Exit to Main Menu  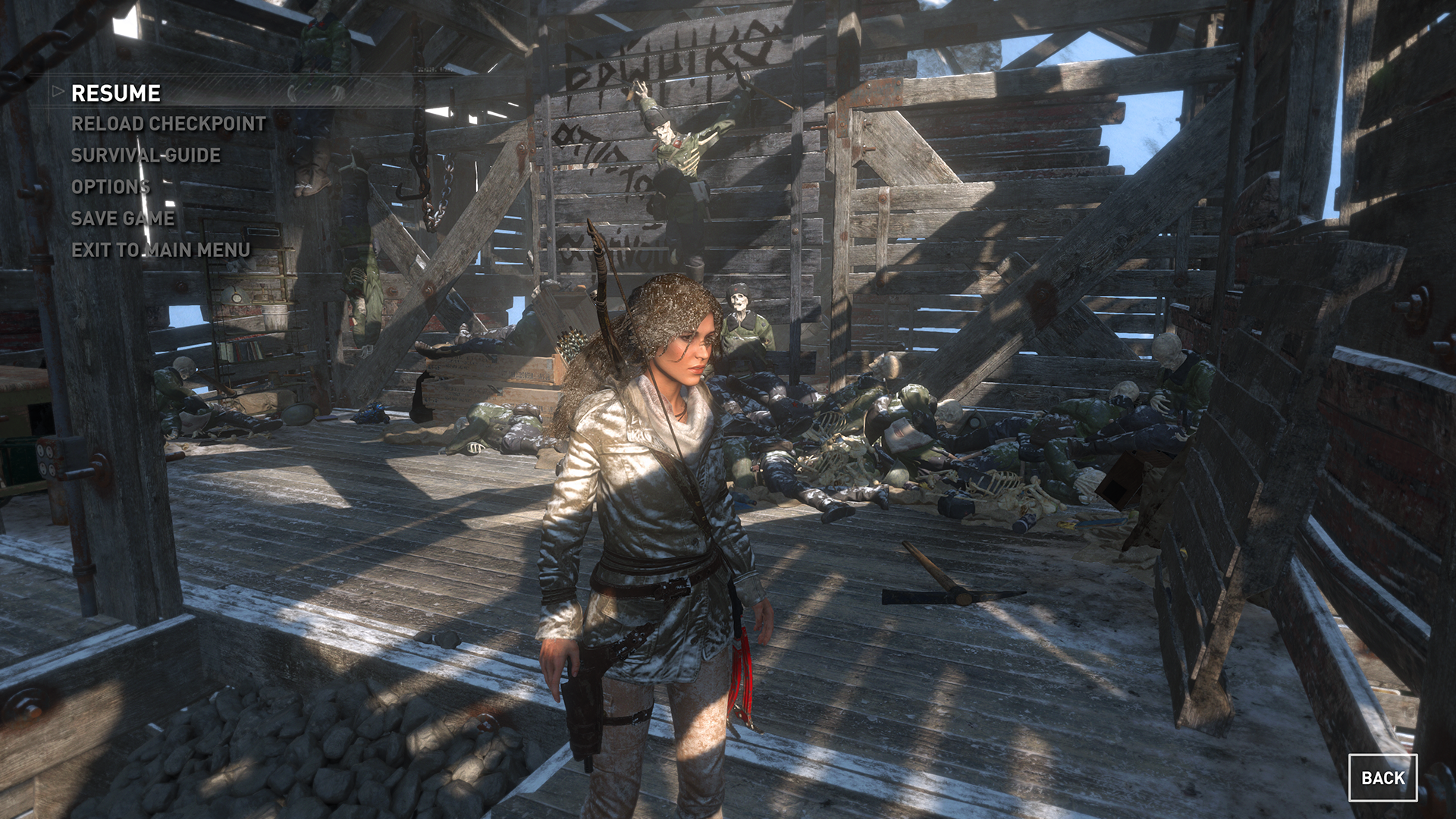click(161, 250)
